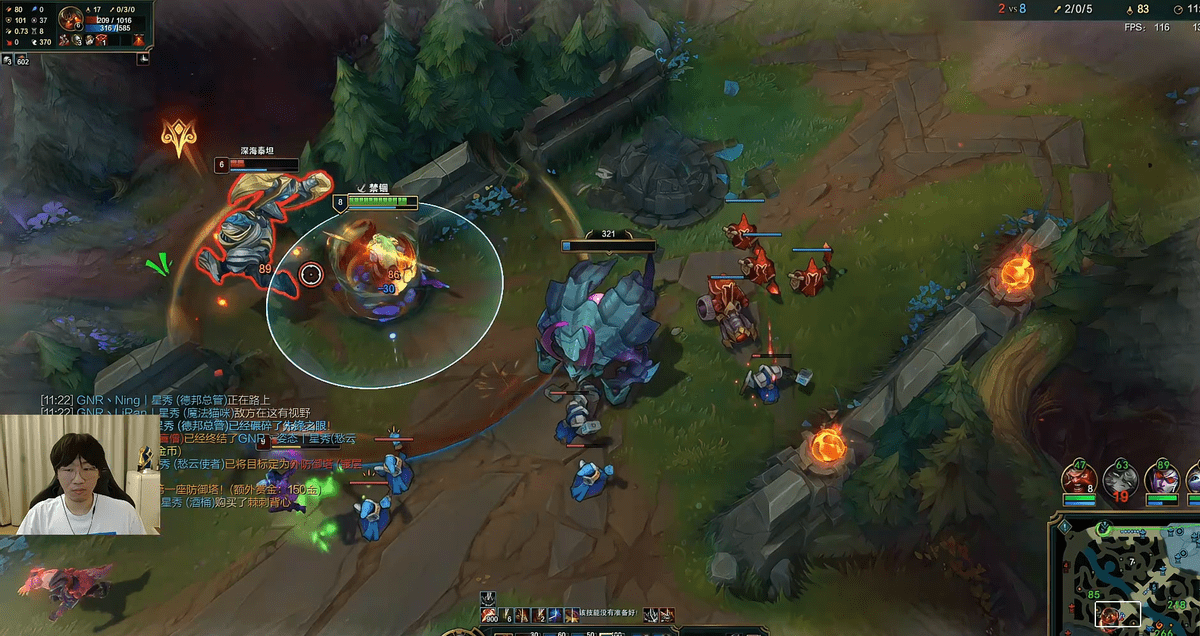Select the red-bearded teammate portrait

coord(1079,478)
